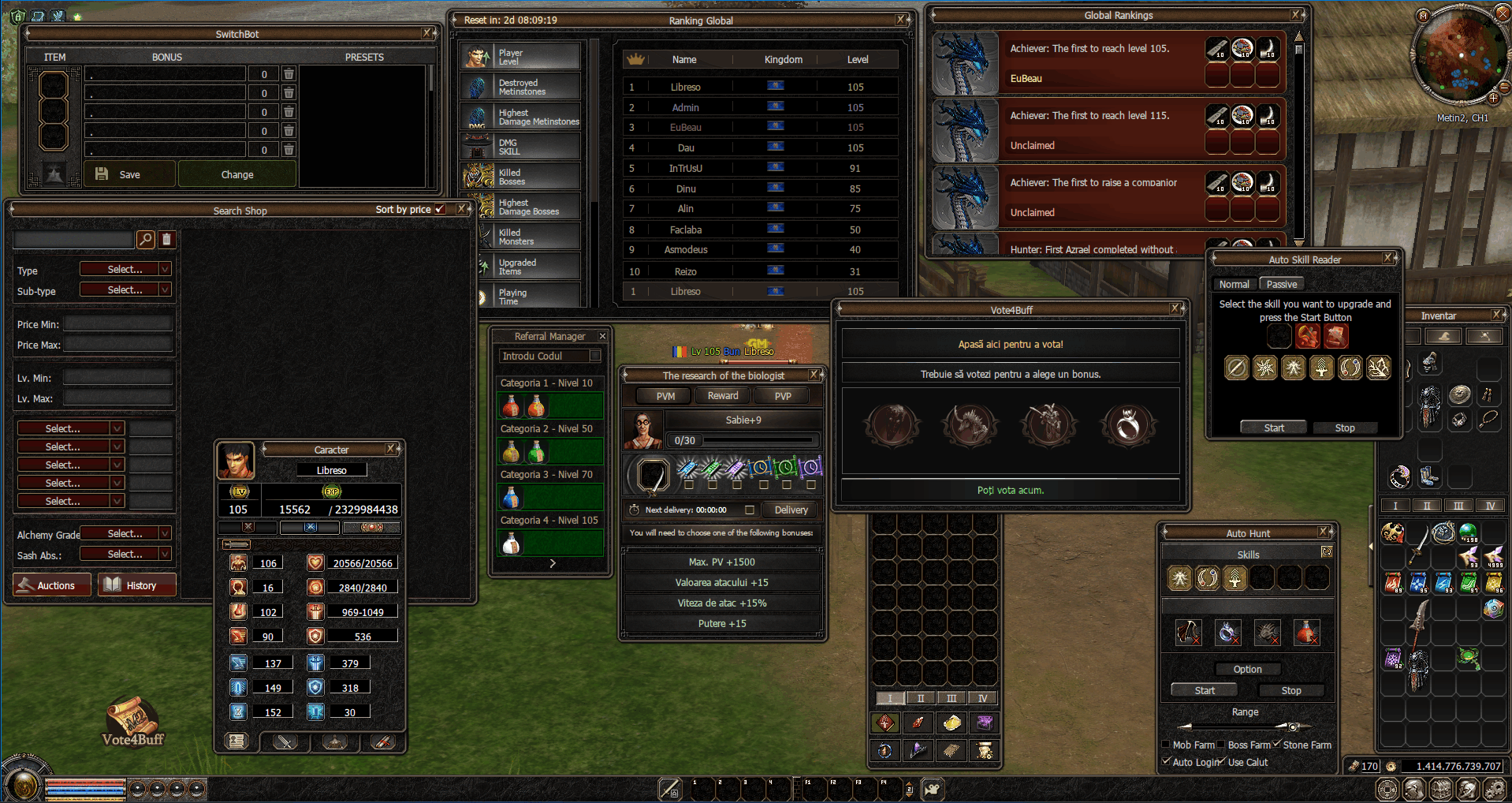Close the SwitchBot window

click(x=426, y=33)
